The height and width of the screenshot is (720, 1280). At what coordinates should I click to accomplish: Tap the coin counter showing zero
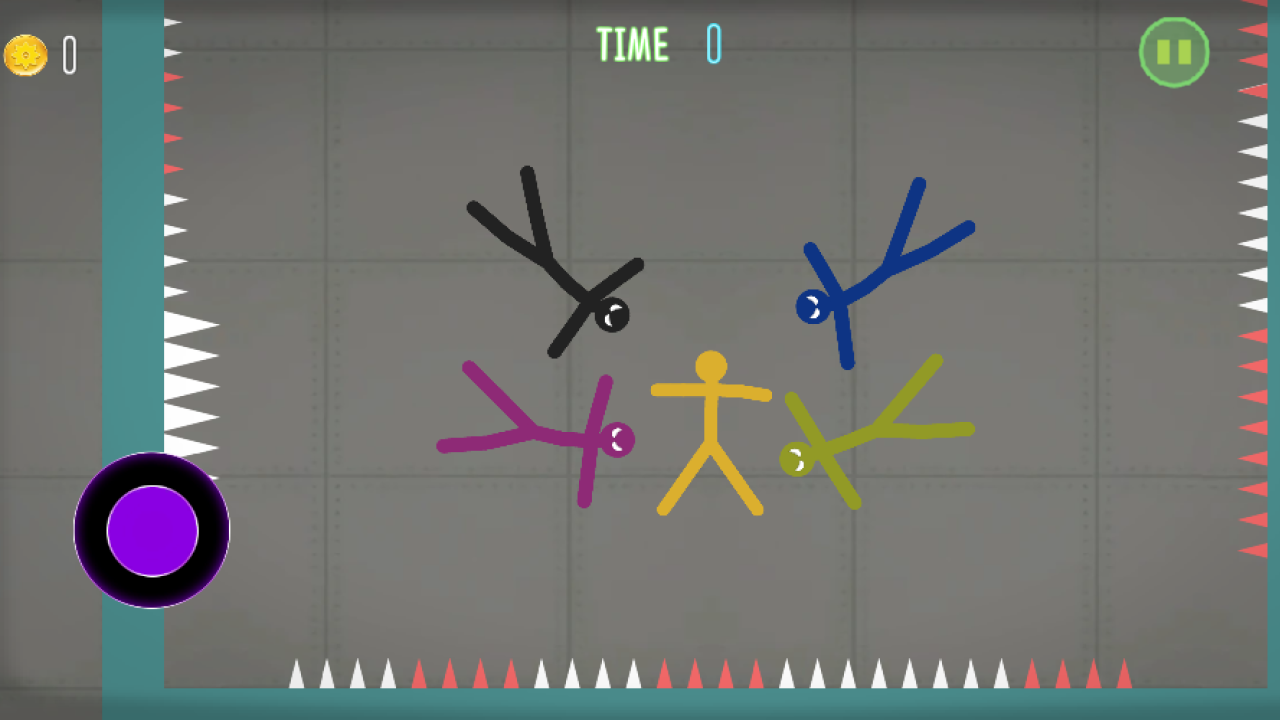coord(68,56)
